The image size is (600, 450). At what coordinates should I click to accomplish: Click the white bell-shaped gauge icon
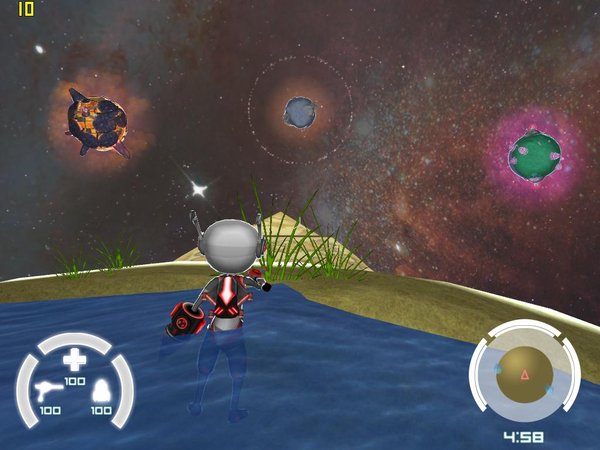(100, 393)
